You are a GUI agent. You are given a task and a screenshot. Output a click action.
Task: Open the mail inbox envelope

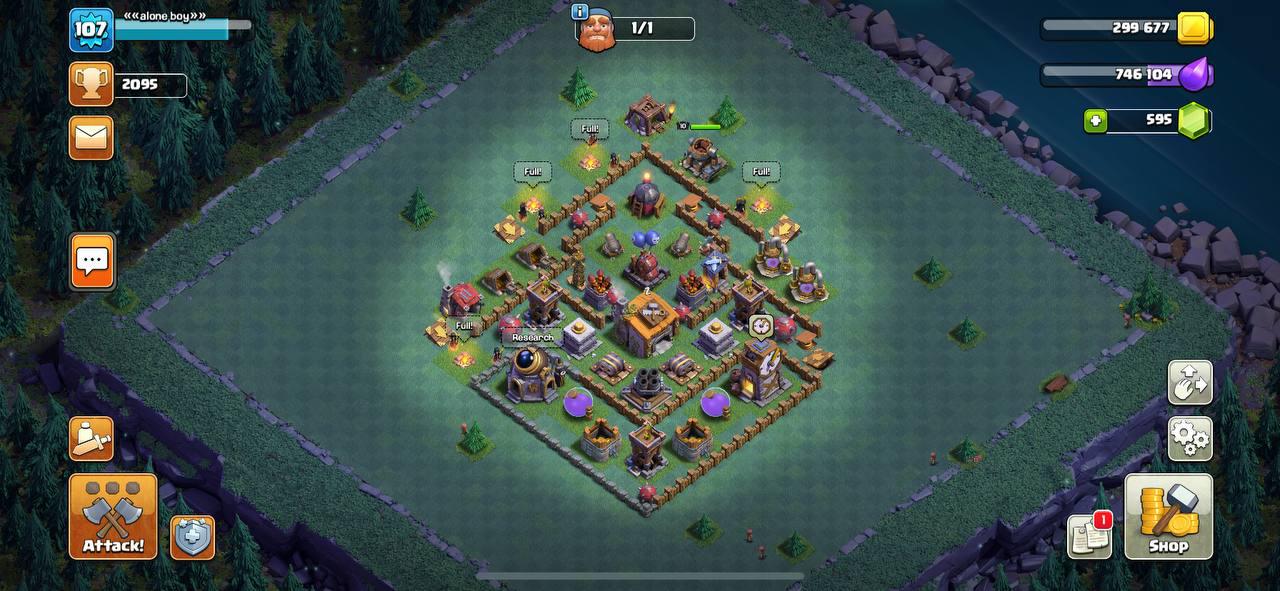pos(91,137)
